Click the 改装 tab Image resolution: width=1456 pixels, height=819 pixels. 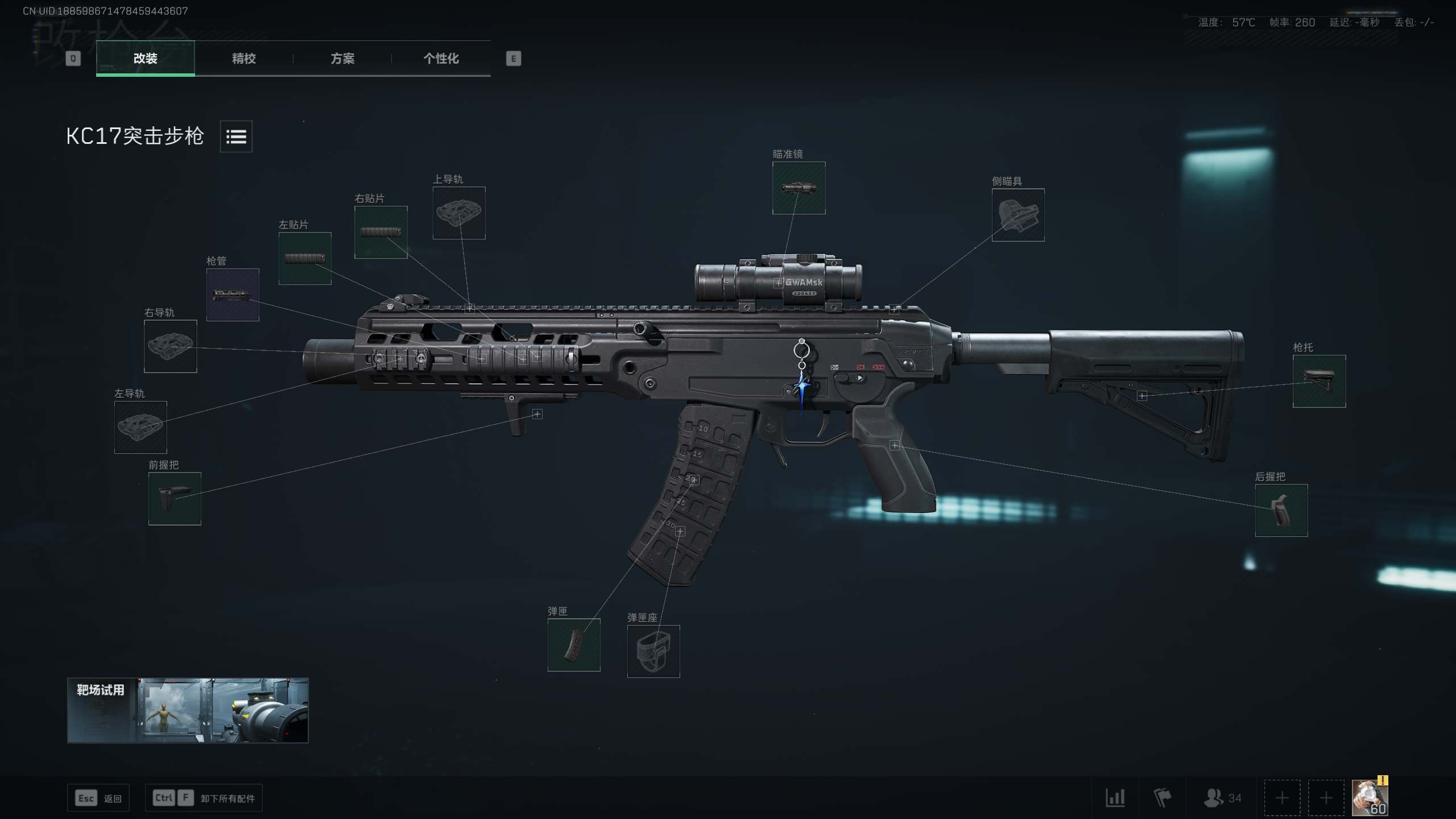pyautogui.click(x=145, y=59)
